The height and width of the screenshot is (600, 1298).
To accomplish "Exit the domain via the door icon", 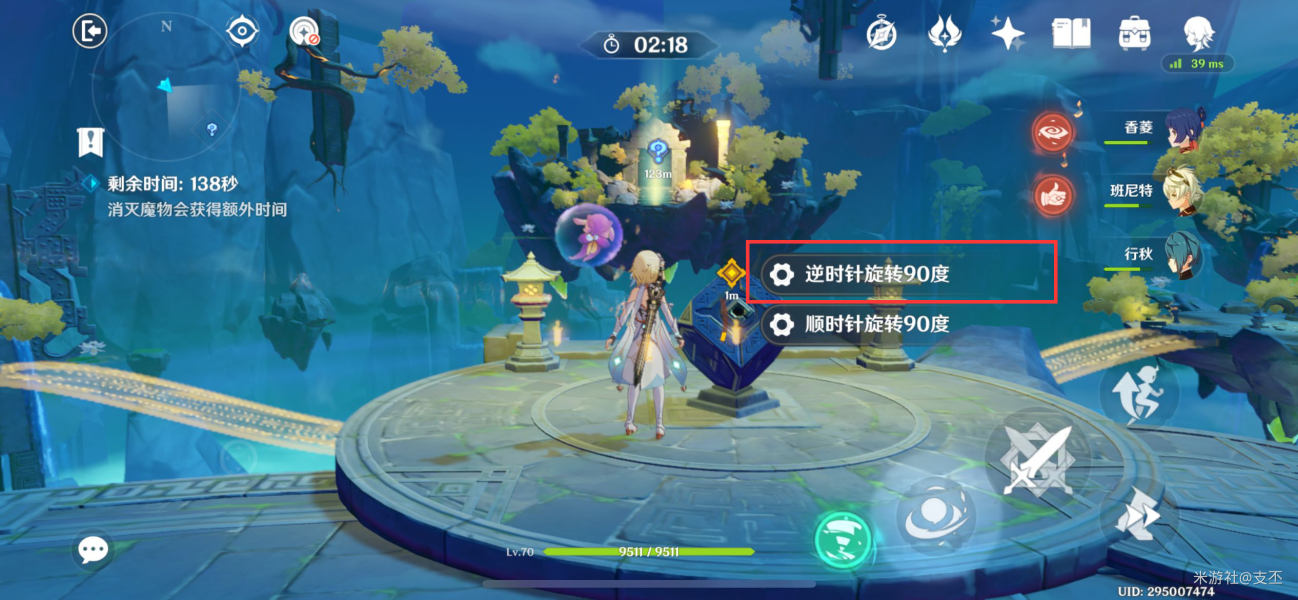I will (x=90, y=32).
